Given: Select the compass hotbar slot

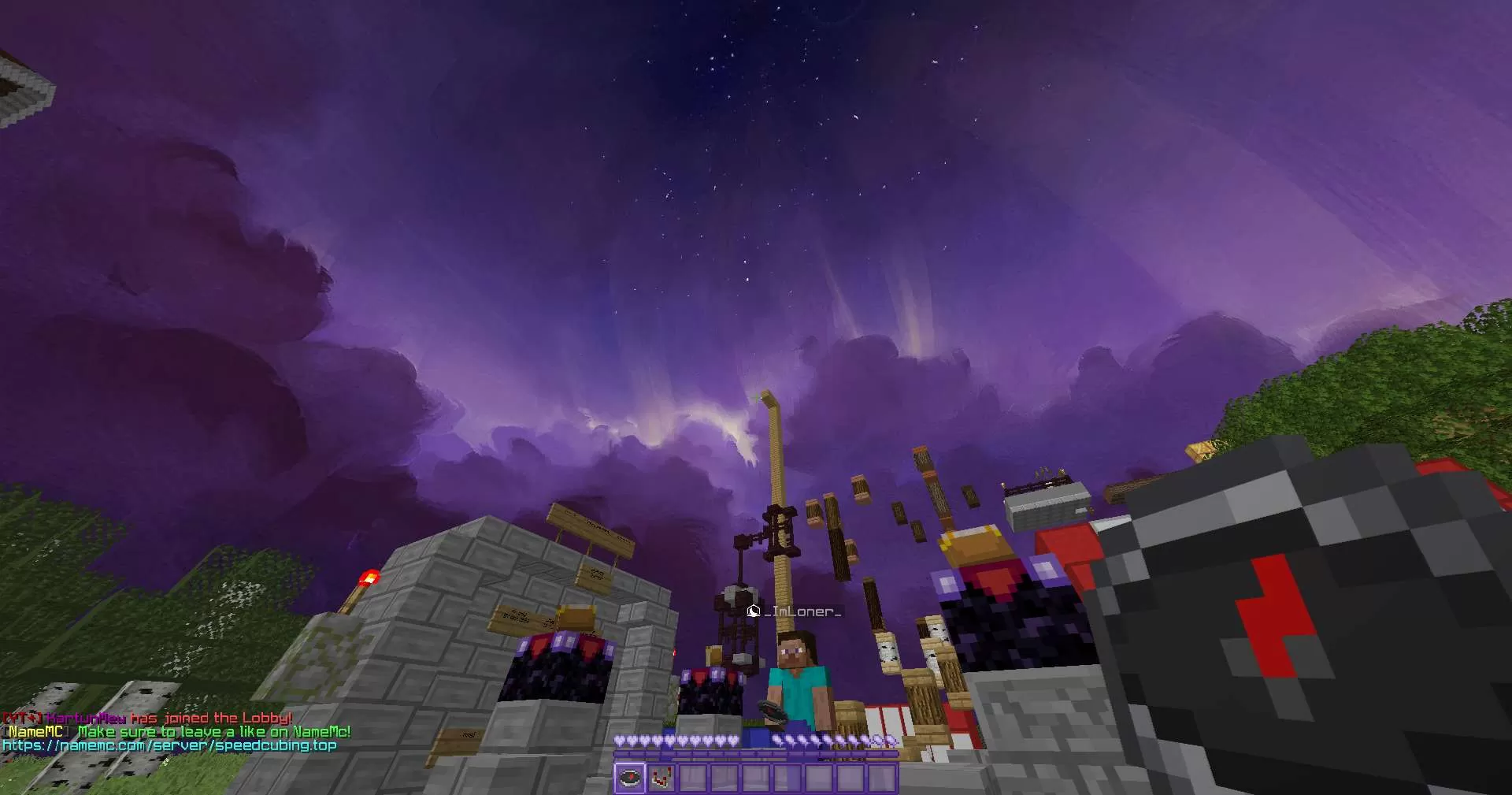Looking at the screenshot, I should [x=629, y=778].
